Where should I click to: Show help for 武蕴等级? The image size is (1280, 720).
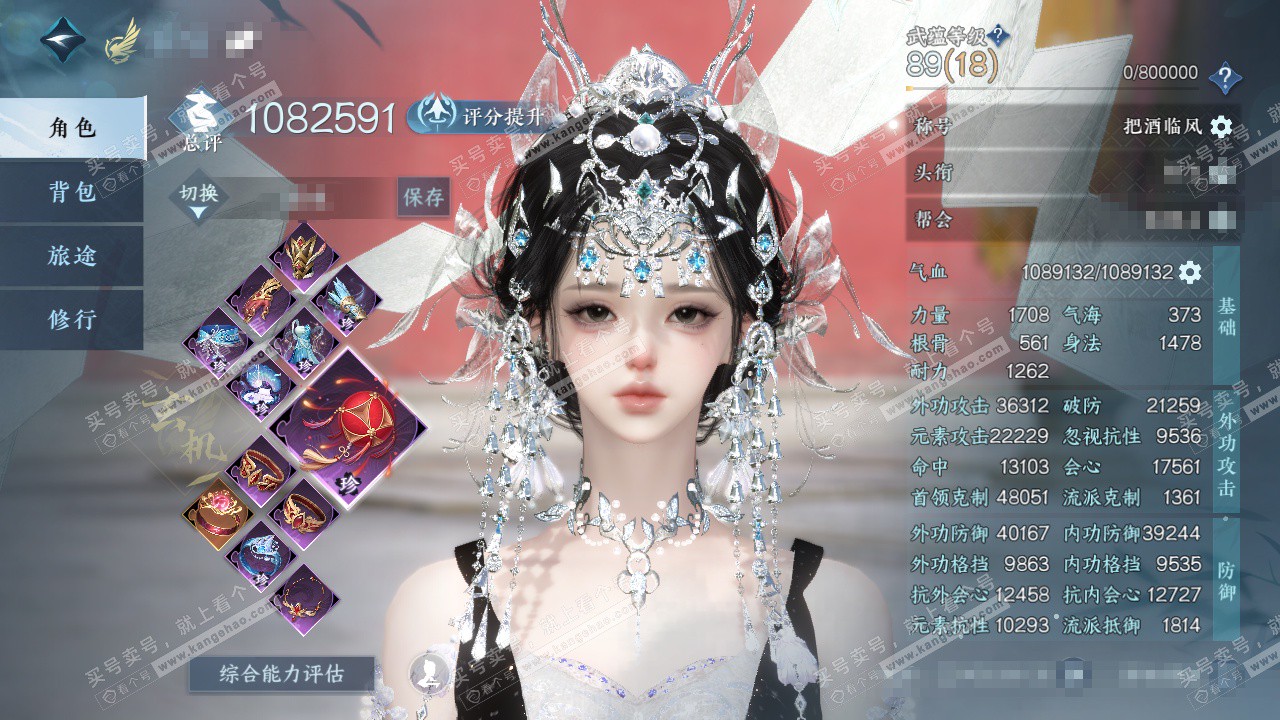coord(998,37)
